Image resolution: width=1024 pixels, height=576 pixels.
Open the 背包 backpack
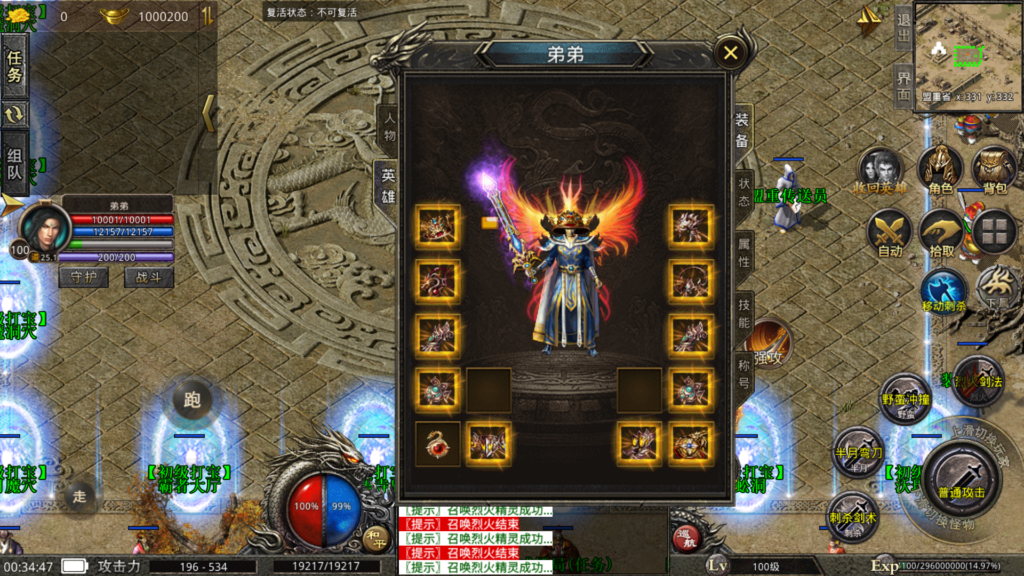click(994, 170)
